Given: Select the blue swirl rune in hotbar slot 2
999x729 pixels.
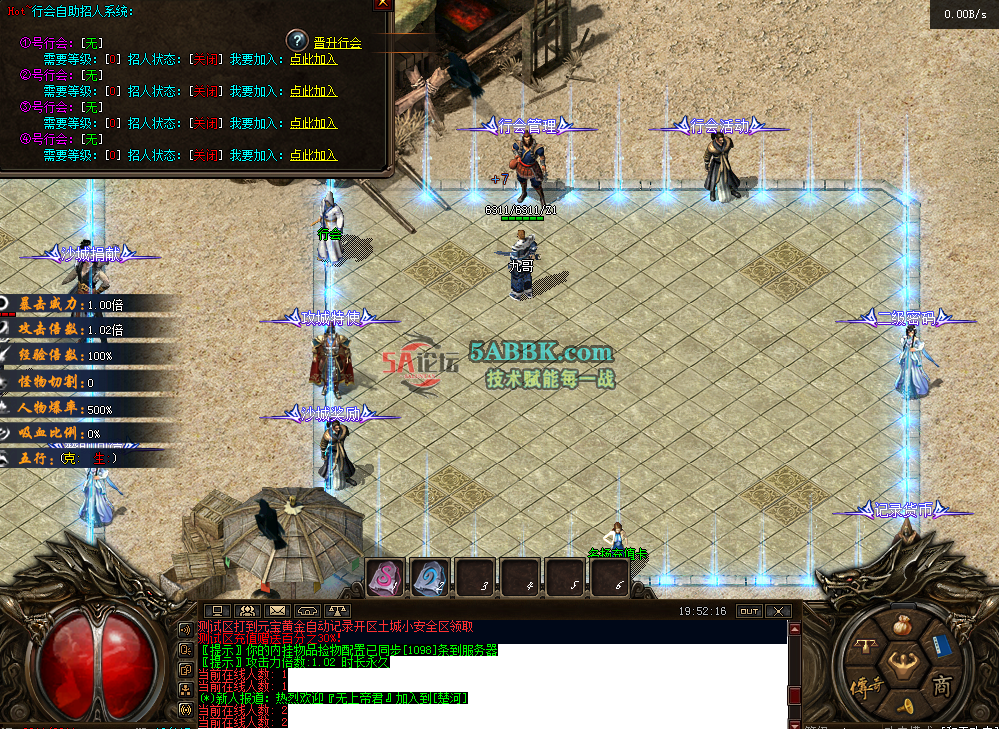Looking at the screenshot, I should tap(430, 577).
